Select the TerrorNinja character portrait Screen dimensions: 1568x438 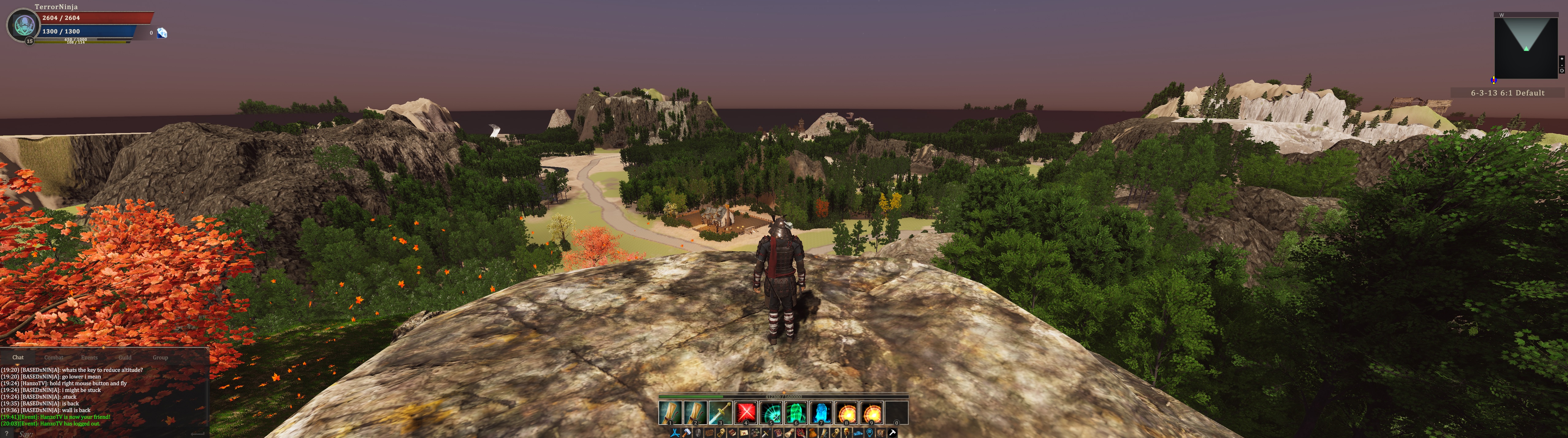point(24,25)
